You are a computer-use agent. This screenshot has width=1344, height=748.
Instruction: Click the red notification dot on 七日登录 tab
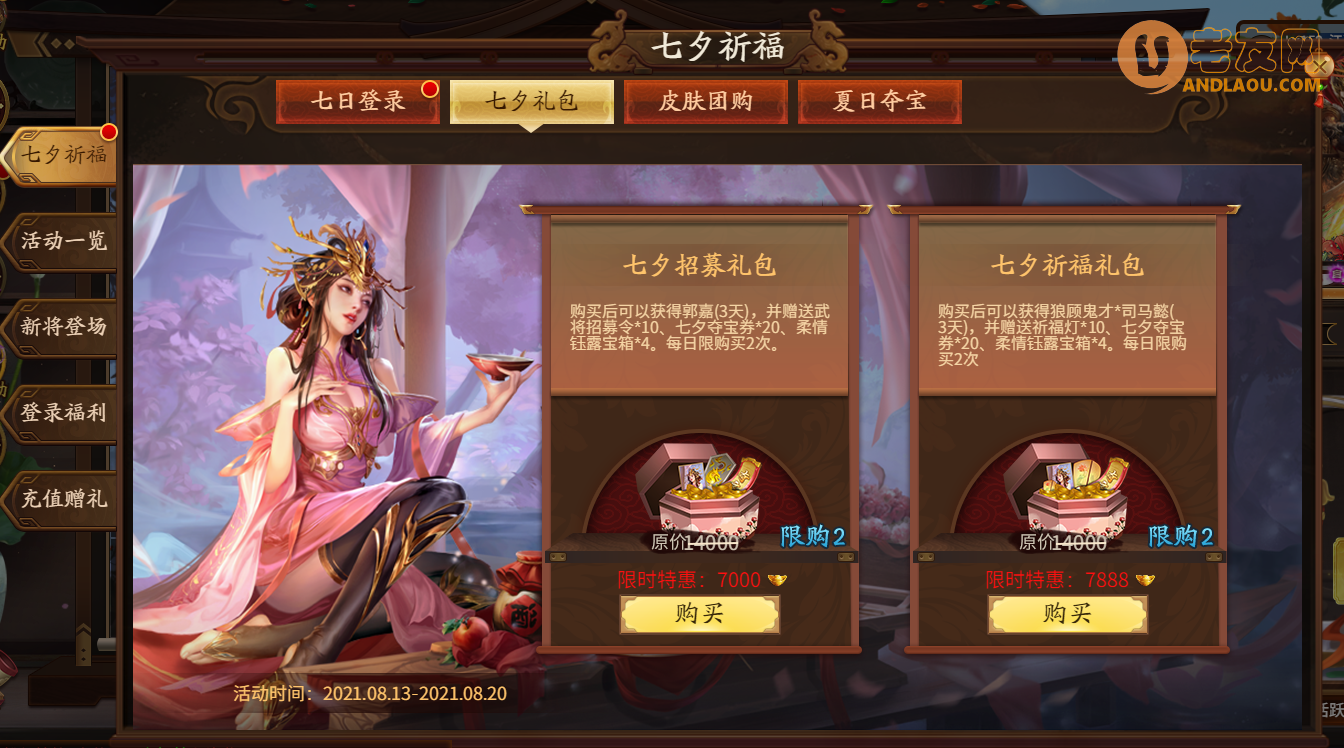click(x=430, y=88)
